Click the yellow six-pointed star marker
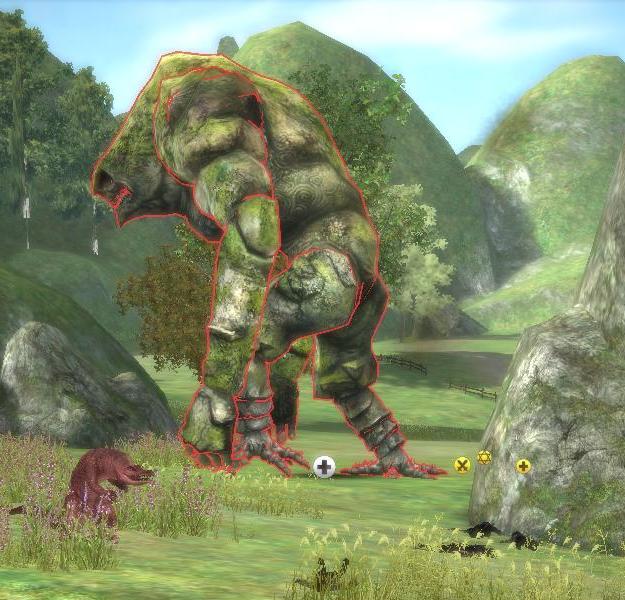Screen dimensions: 625x600 click(x=484, y=457)
